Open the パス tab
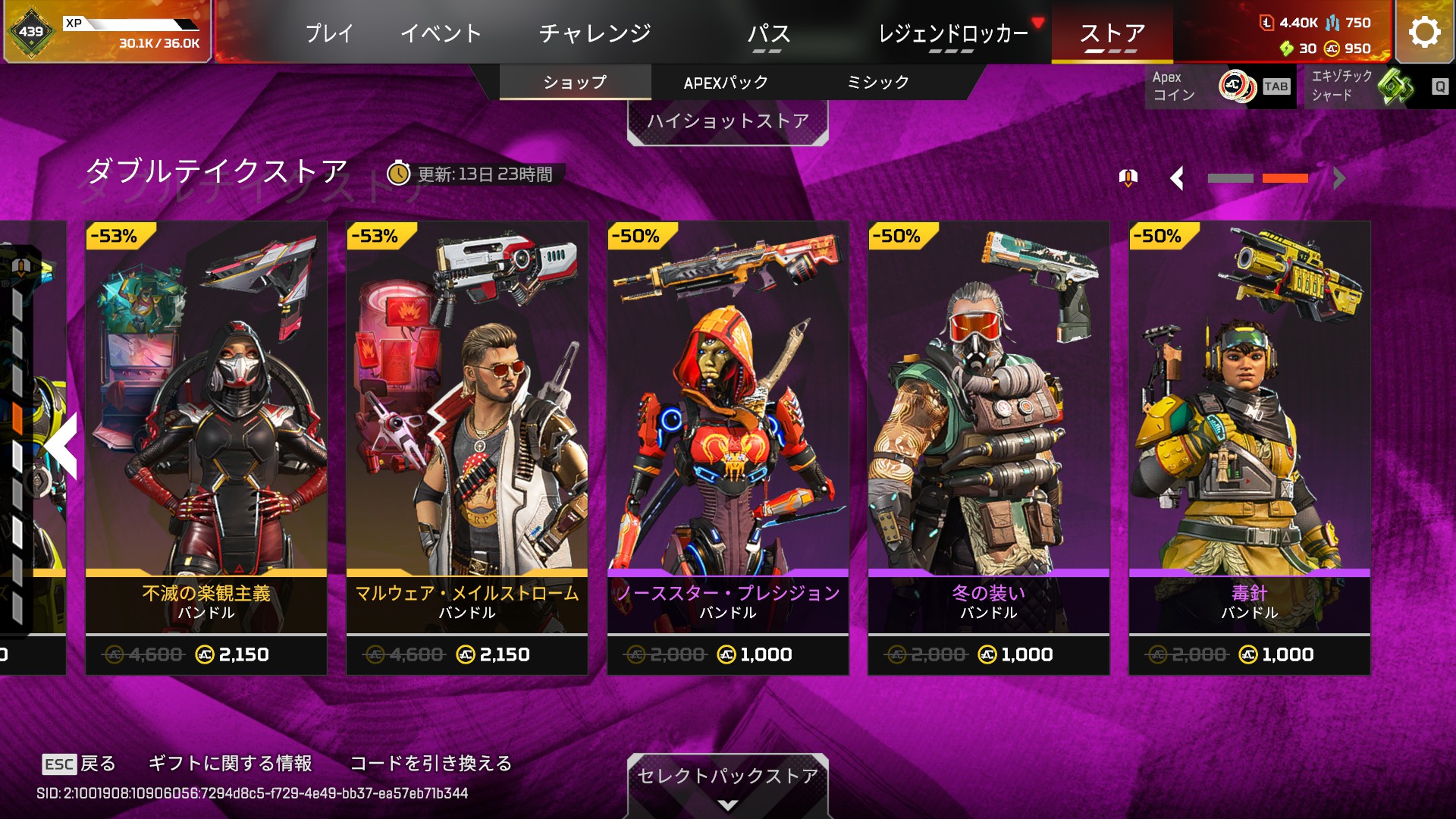The image size is (1456, 819). [768, 35]
